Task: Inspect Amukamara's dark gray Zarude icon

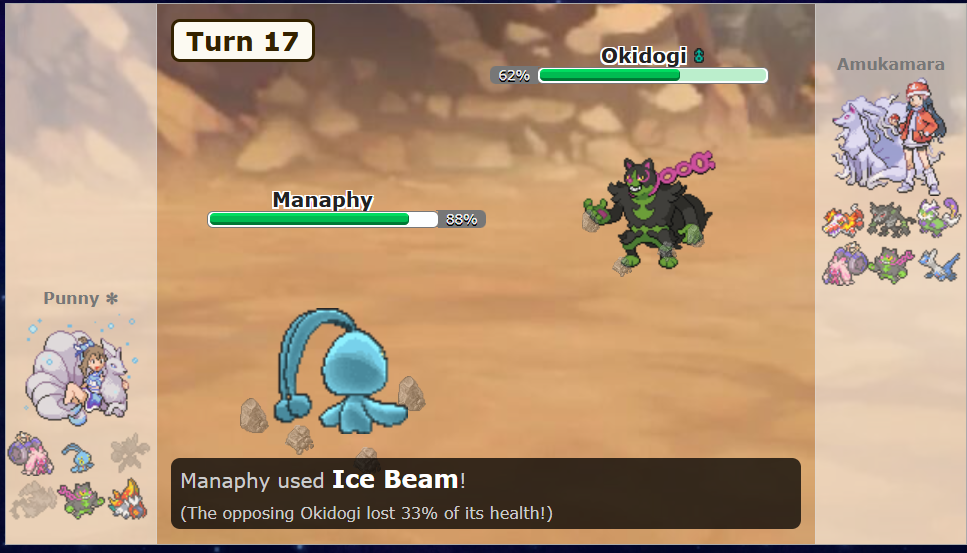Action: point(888,220)
